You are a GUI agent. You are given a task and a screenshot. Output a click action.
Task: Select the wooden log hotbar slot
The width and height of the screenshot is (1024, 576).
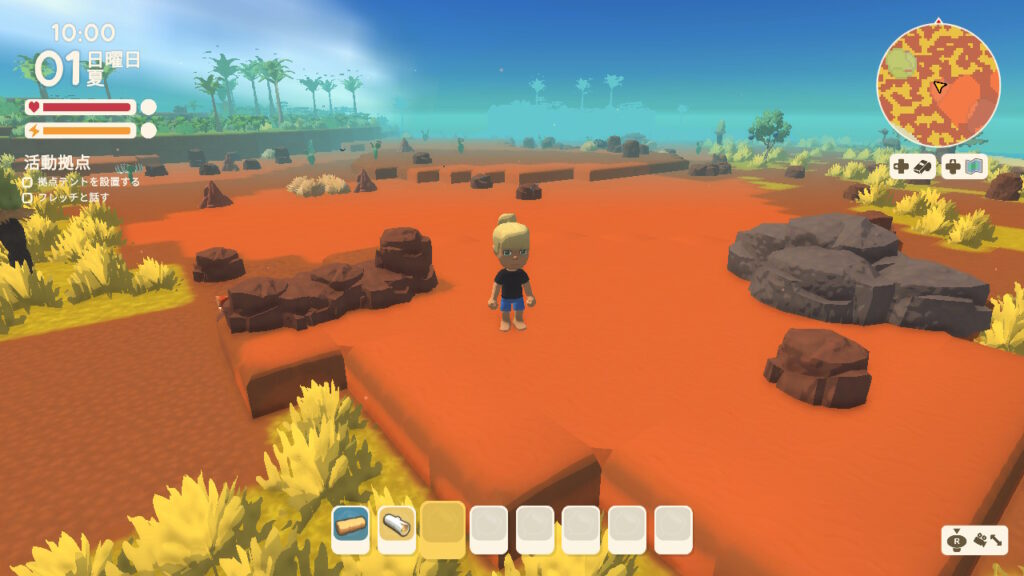(351, 526)
